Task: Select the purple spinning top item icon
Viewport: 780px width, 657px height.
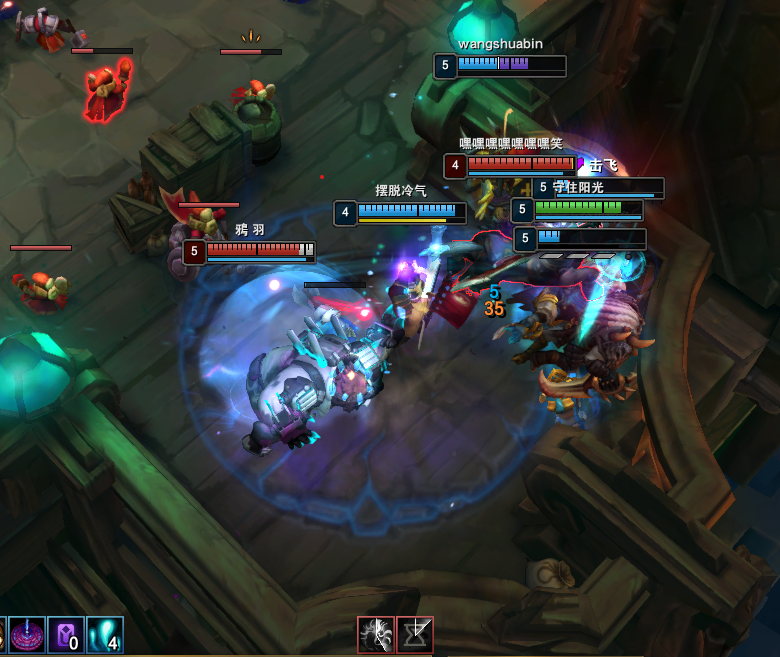Action: 27,636
